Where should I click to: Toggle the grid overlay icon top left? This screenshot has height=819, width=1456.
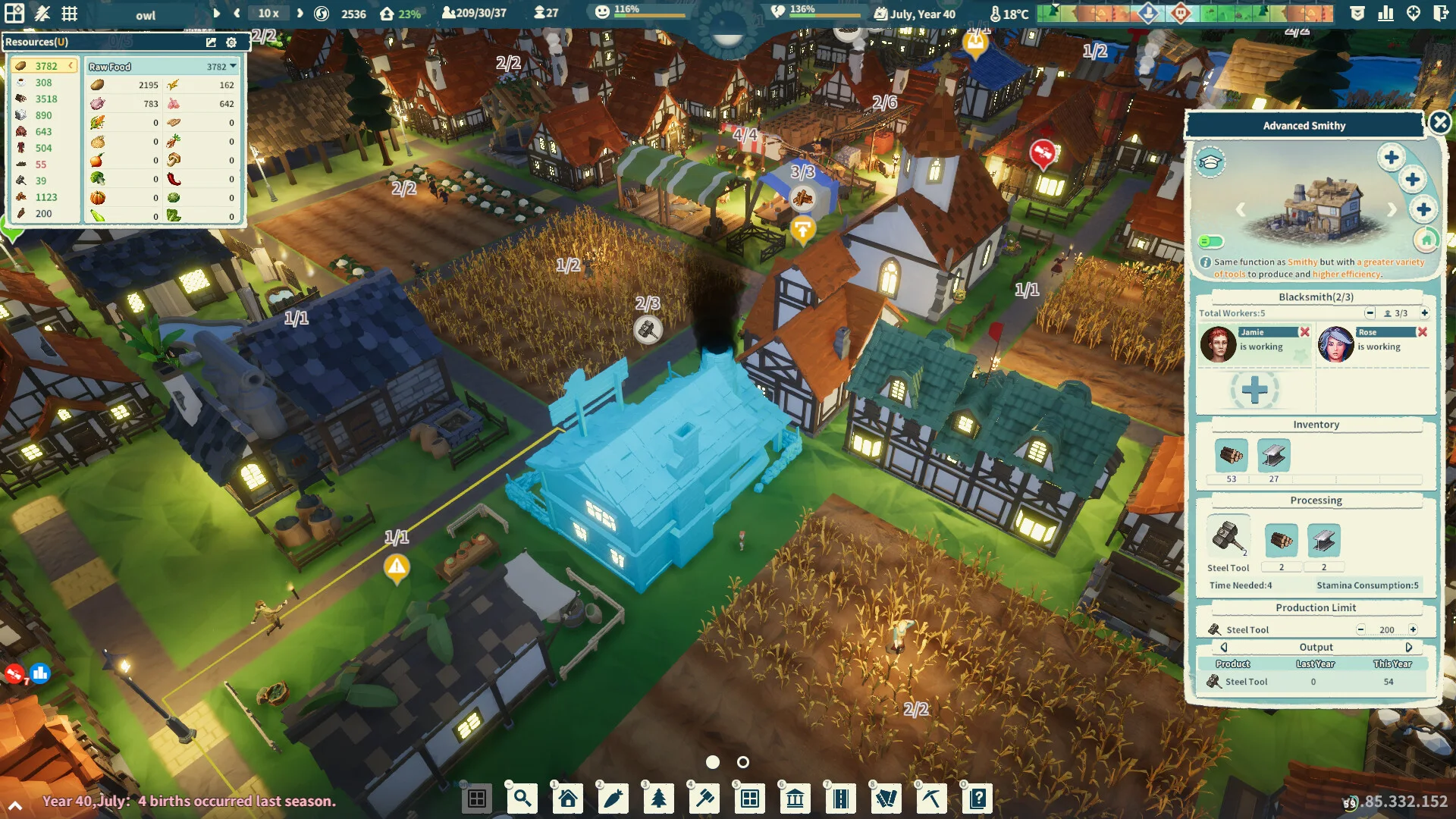[x=70, y=13]
